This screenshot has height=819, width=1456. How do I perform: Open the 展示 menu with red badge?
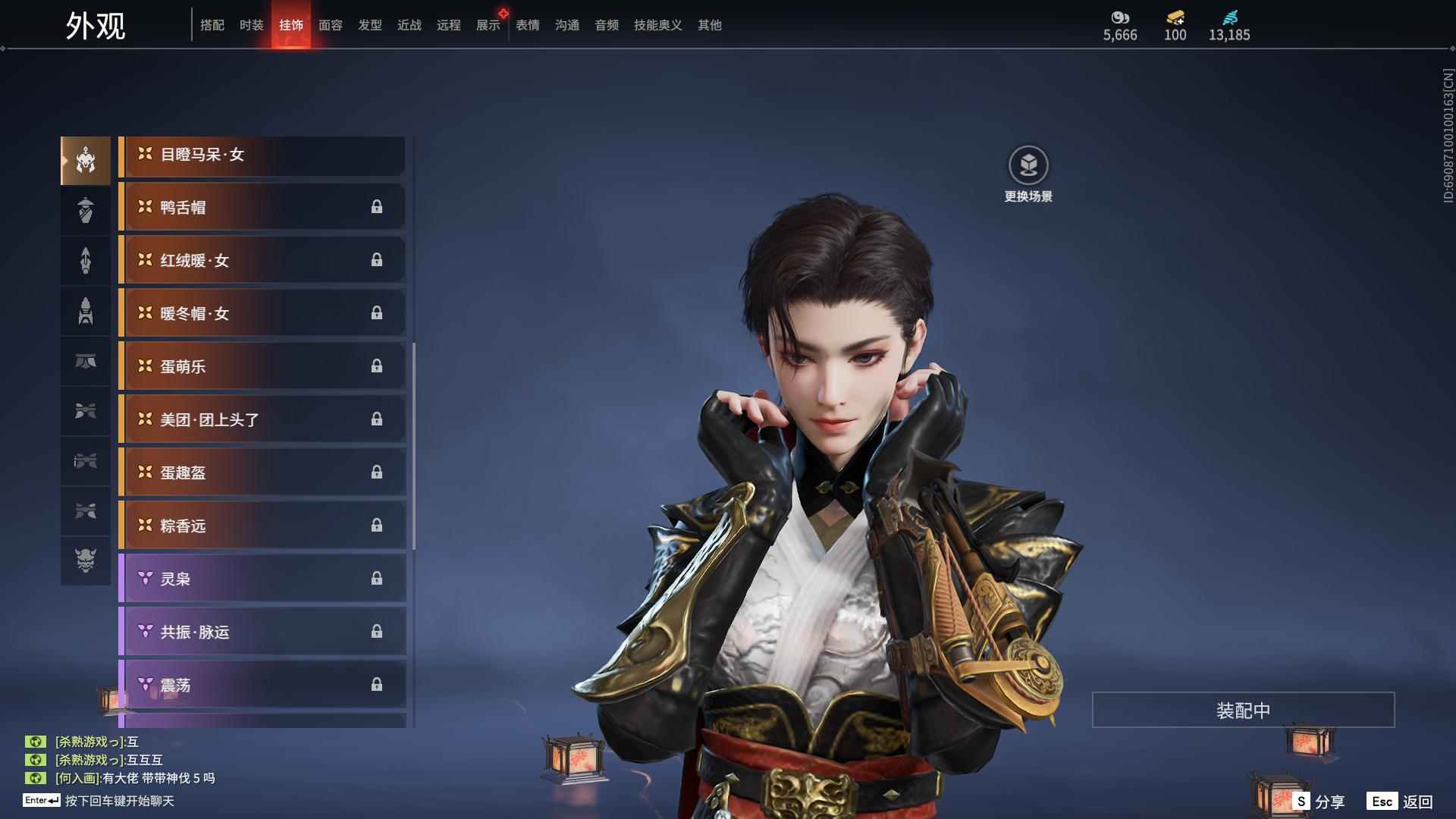pyautogui.click(x=488, y=25)
